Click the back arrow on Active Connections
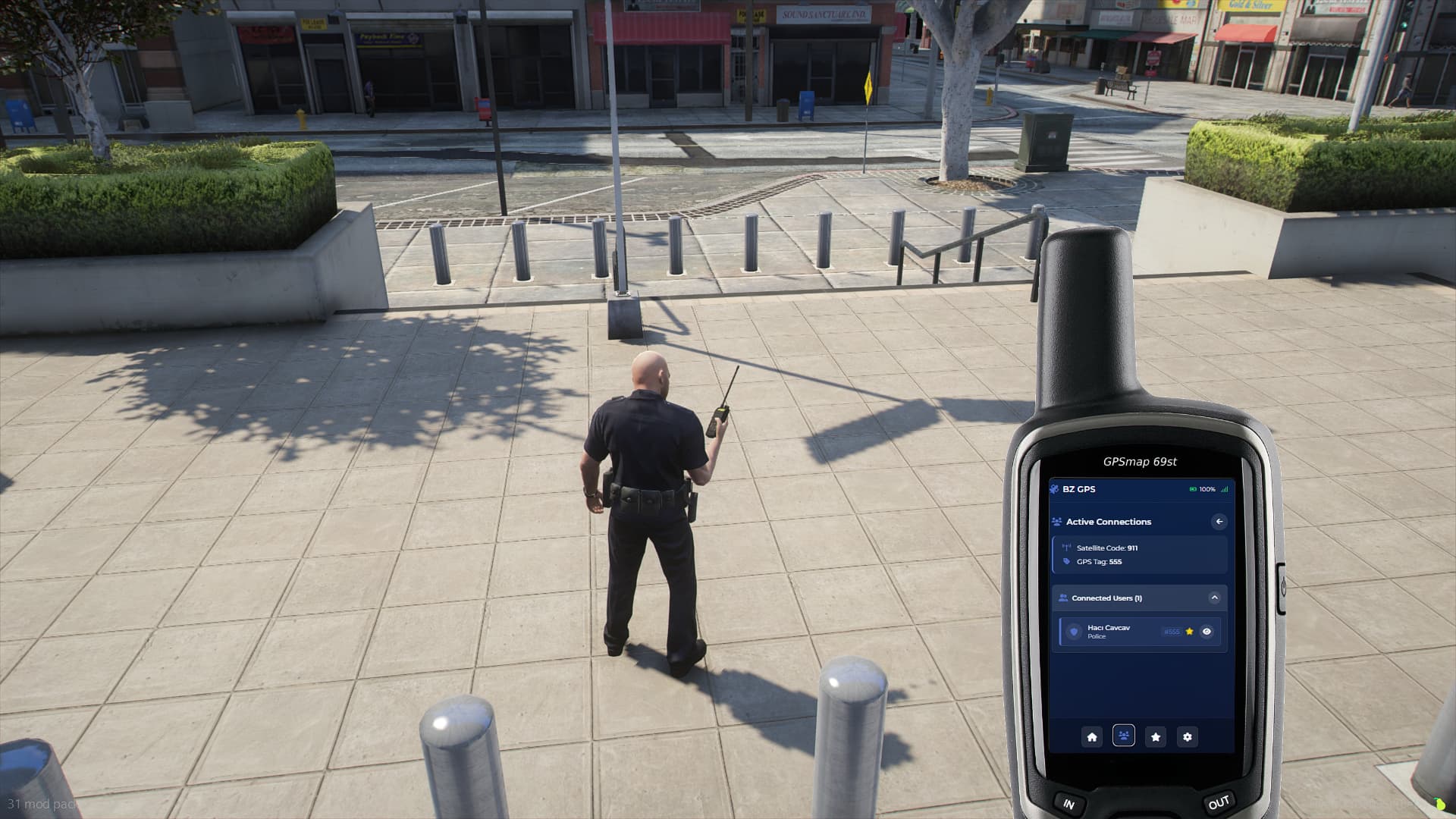 pyautogui.click(x=1219, y=521)
